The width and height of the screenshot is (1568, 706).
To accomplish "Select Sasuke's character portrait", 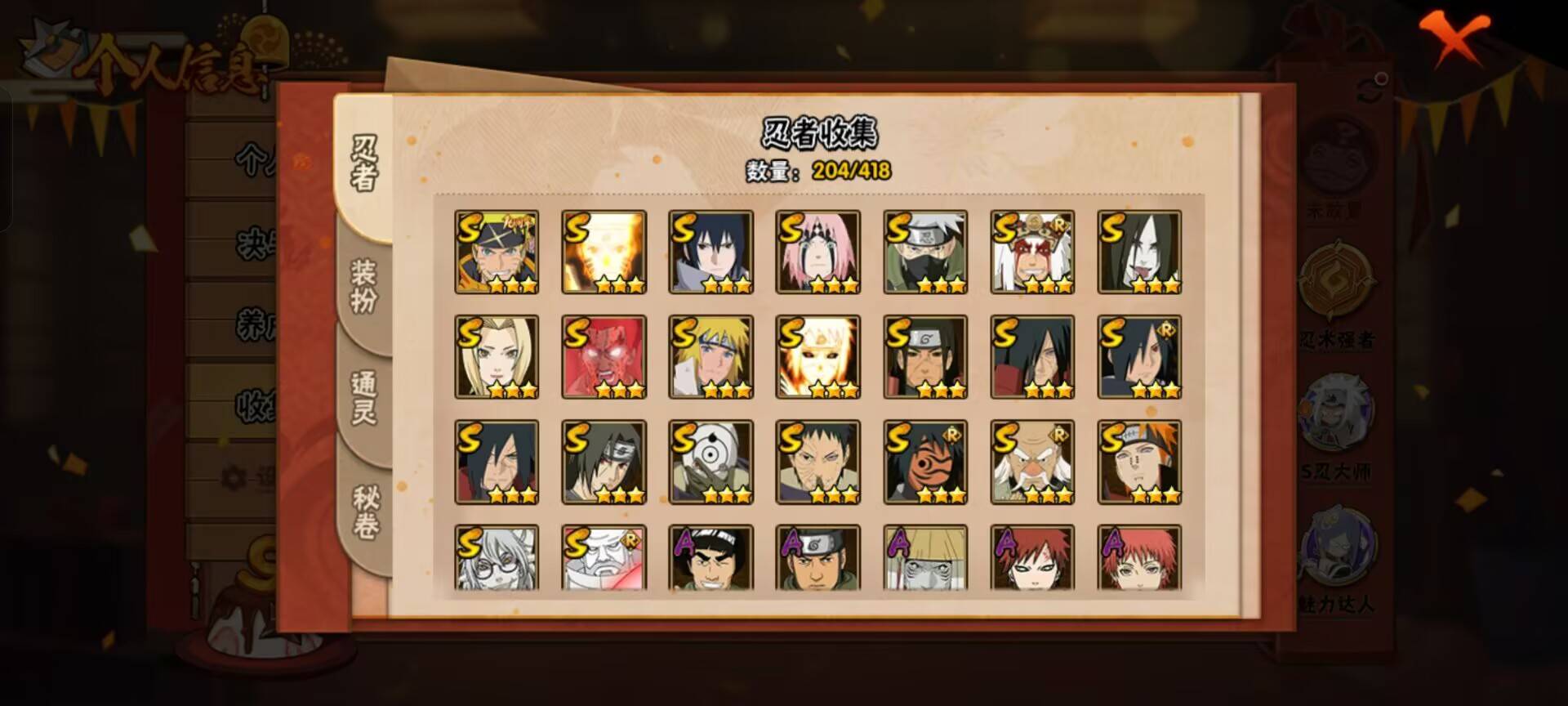I will point(710,252).
